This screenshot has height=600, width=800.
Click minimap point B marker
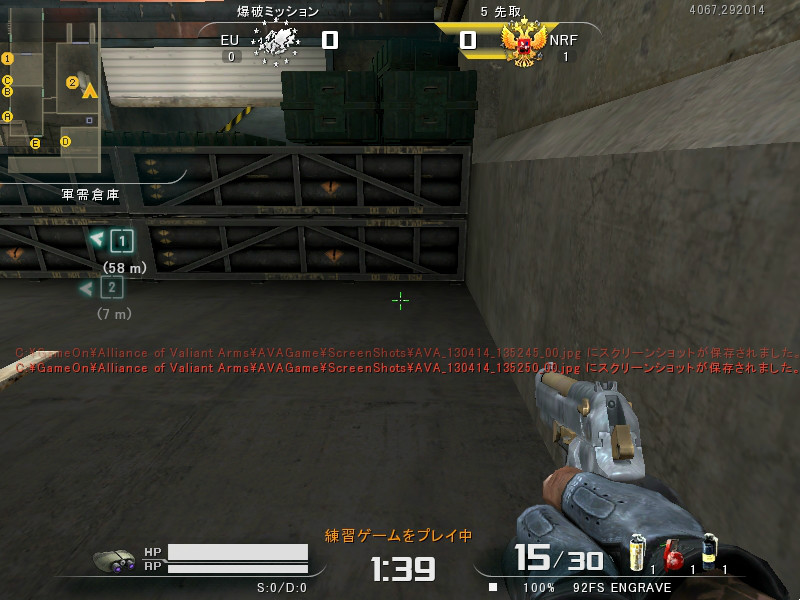pos(7,92)
